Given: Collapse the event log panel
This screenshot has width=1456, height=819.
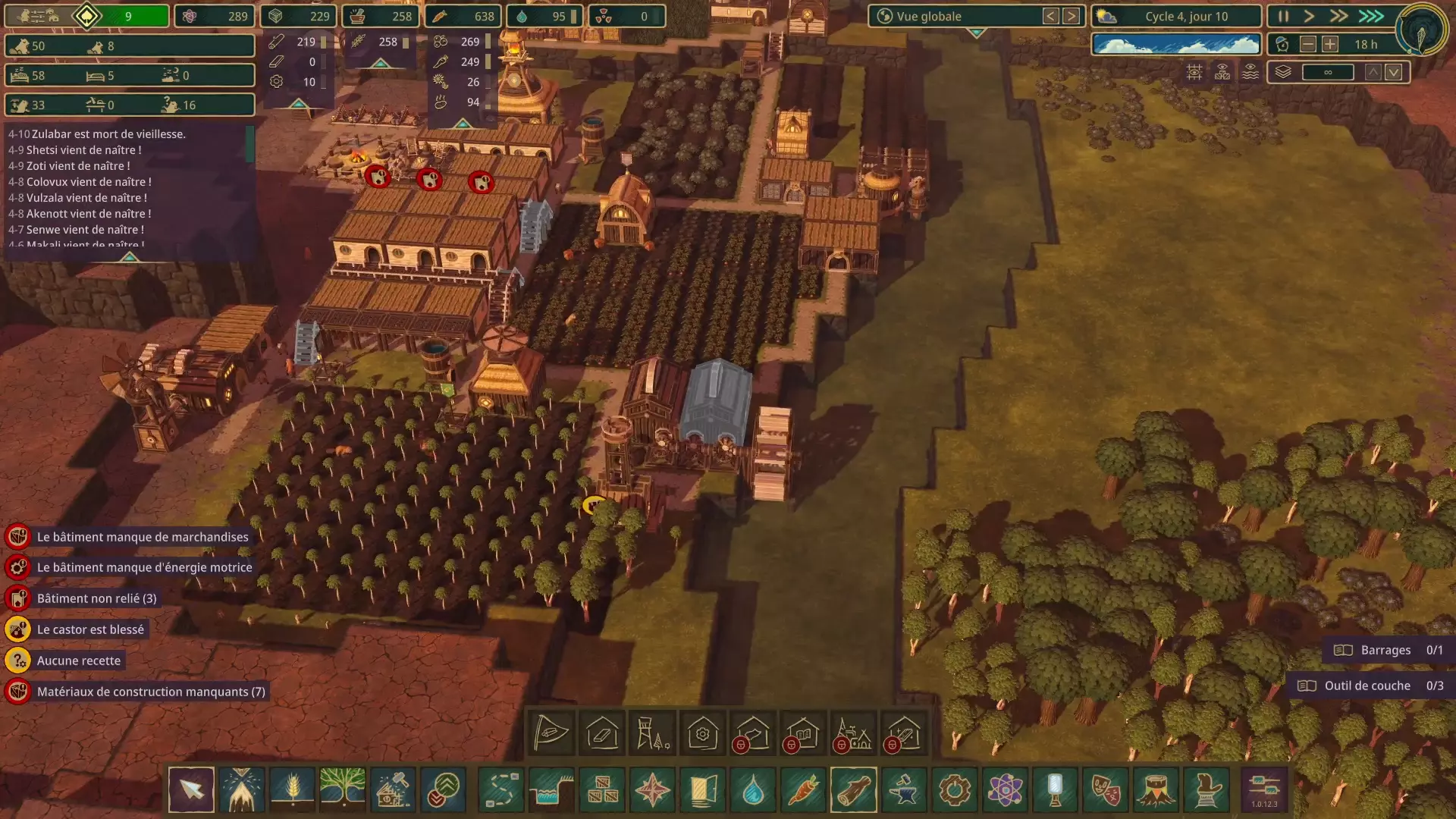Looking at the screenshot, I should pyautogui.click(x=129, y=258).
